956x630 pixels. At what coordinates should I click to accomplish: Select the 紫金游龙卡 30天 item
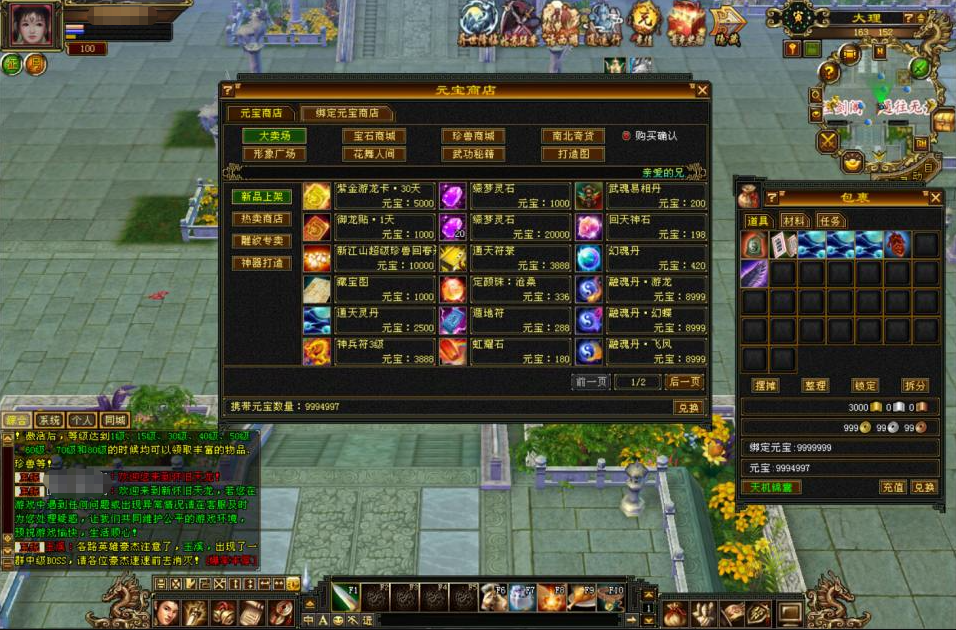pos(368,196)
